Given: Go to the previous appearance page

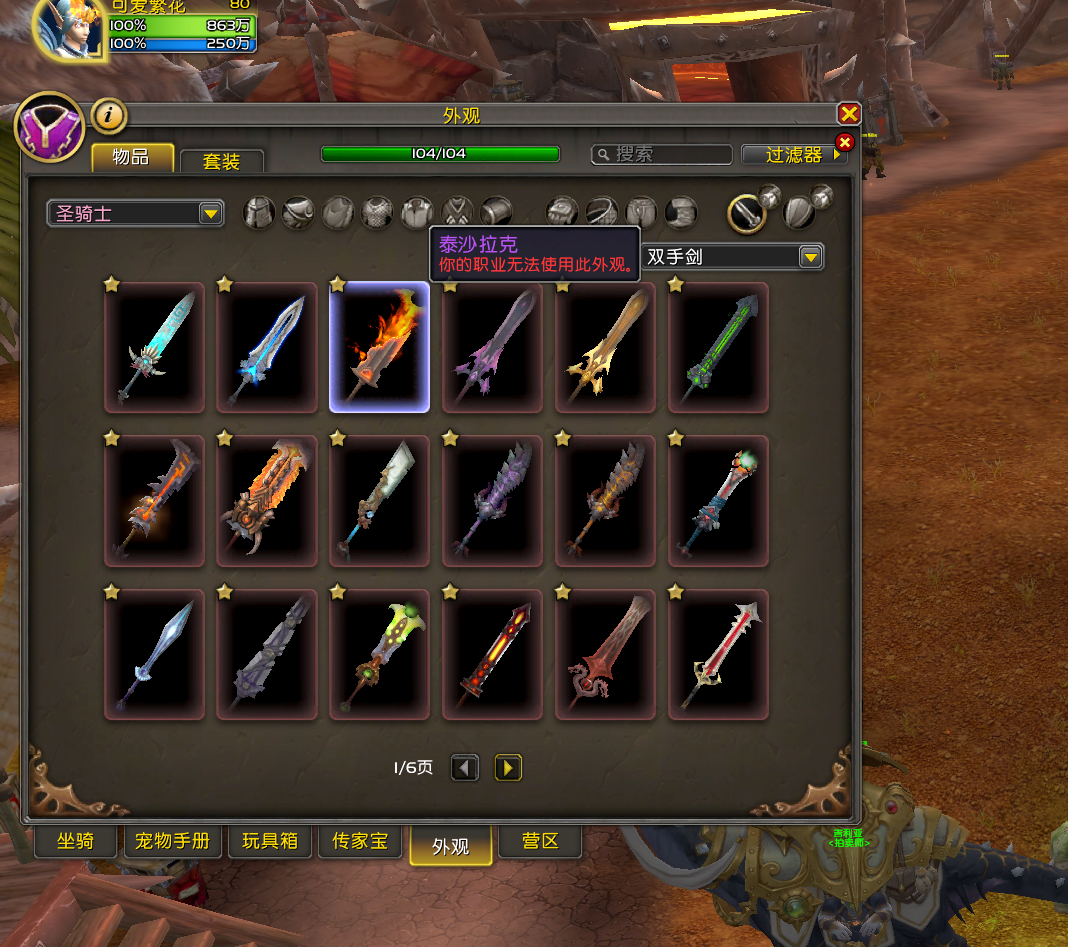Looking at the screenshot, I should click(465, 768).
